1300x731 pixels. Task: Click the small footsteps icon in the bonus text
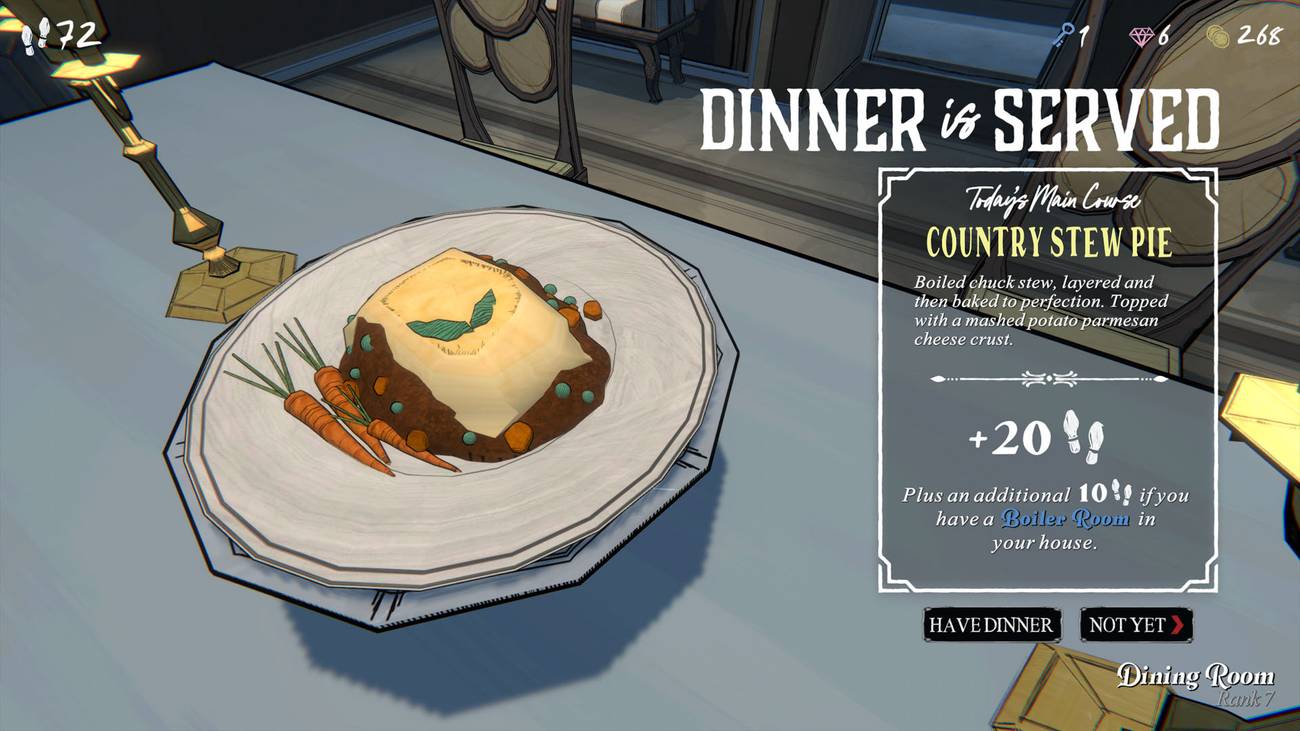coord(1120,493)
